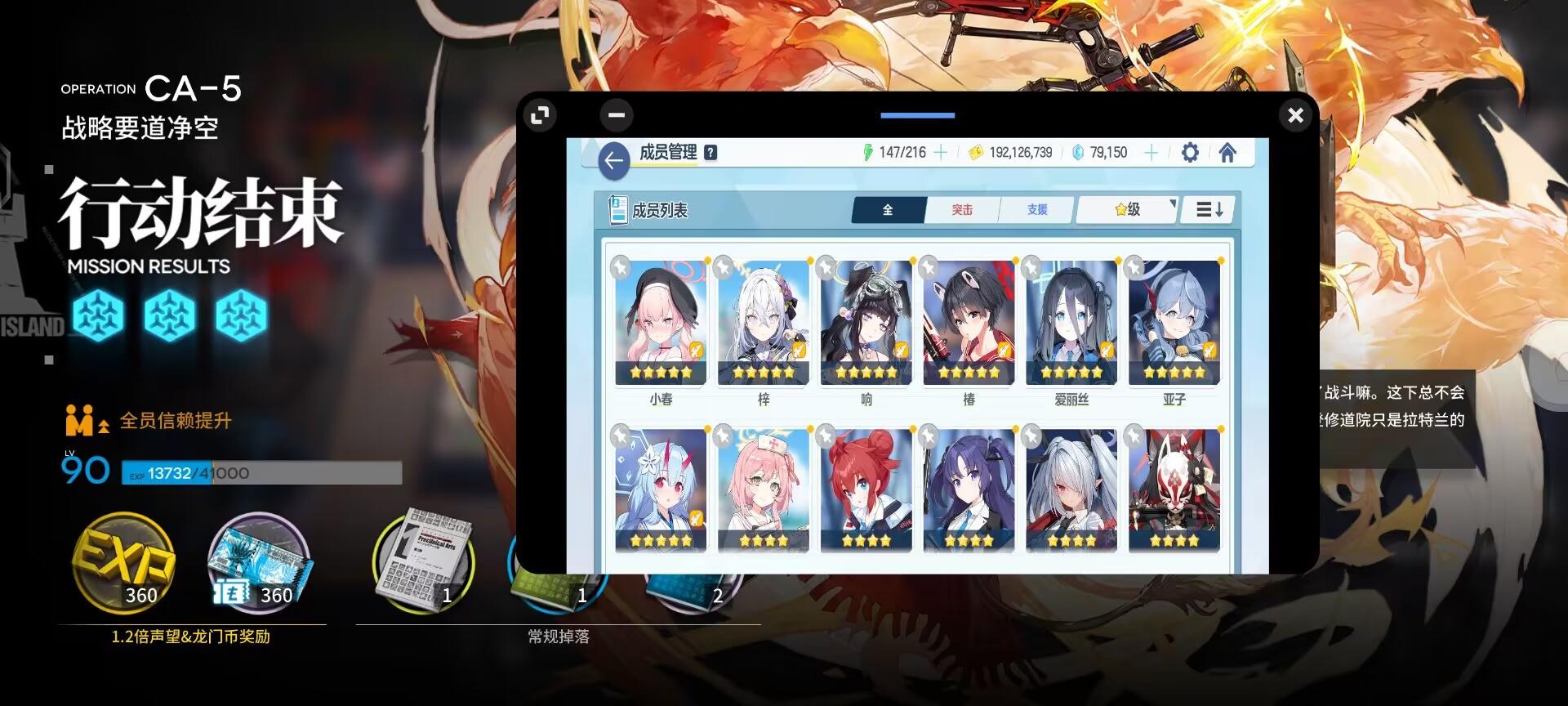This screenshot has width=1568, height=706.
Task: Toggle the pin marker on 小春's card
Action: [x=621, y=266]
